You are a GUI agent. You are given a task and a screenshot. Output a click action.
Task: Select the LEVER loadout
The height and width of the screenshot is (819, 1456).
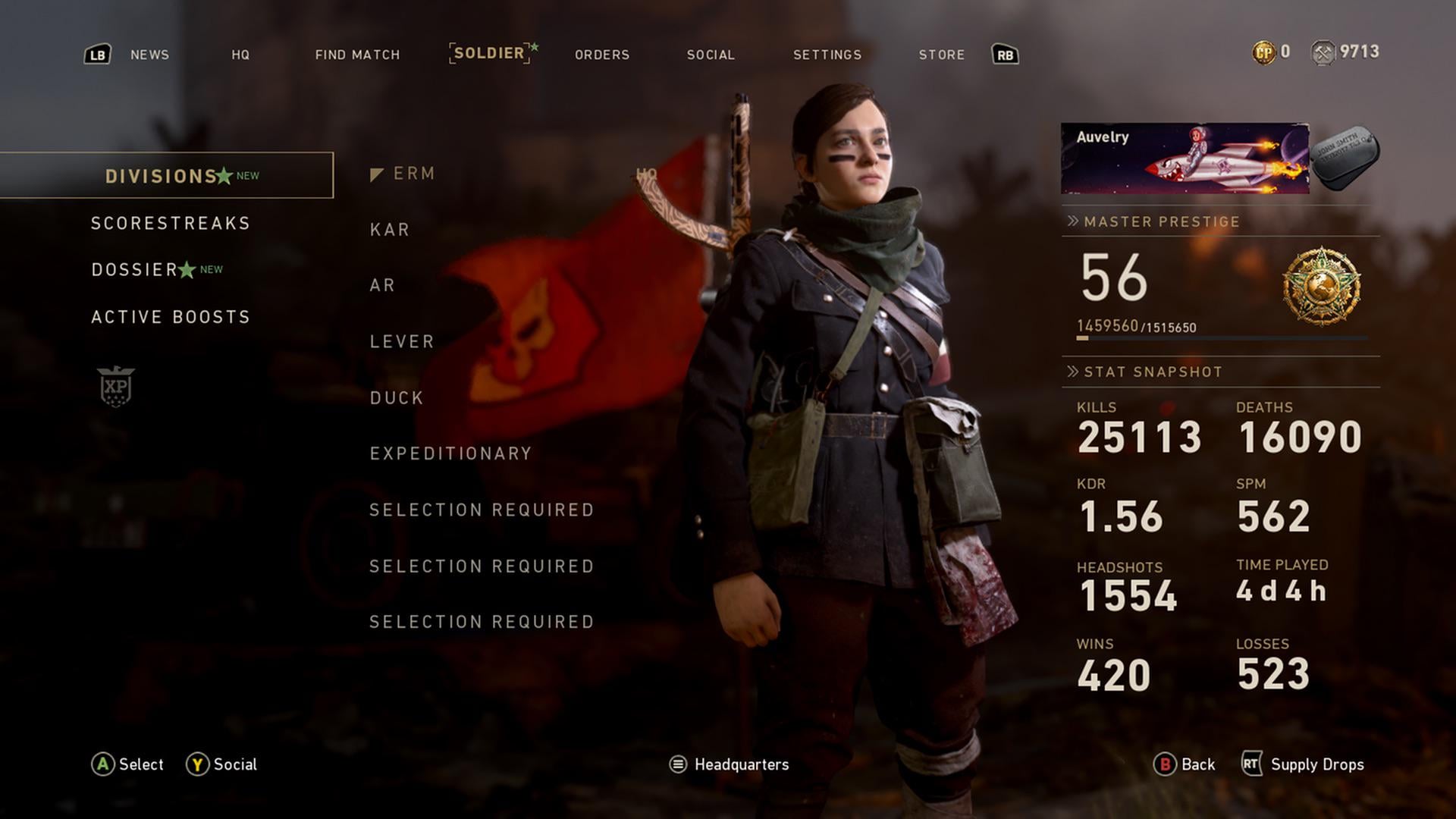[x=402, y=342]
